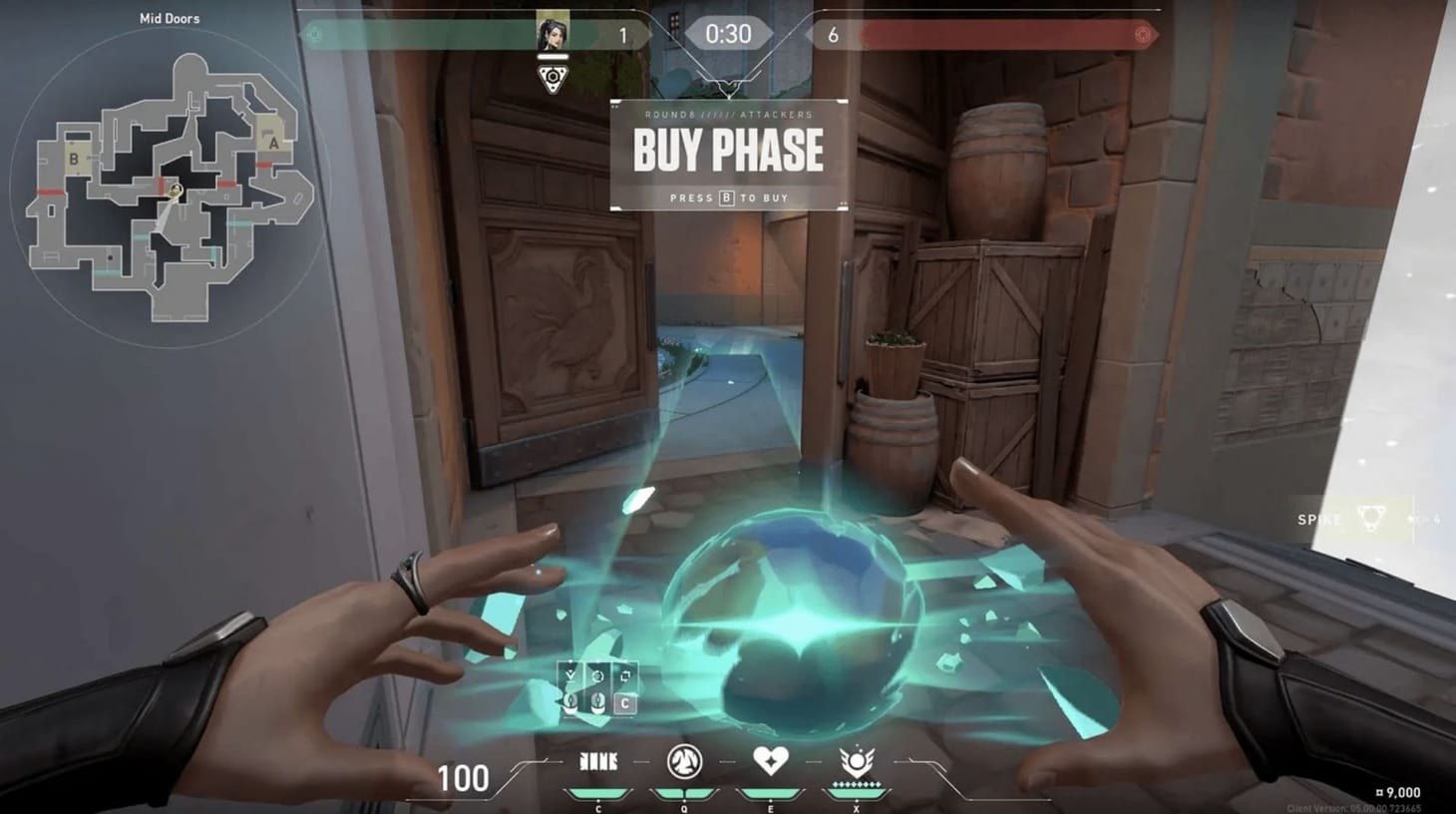Click the C keybind box on the ability card
Screen dimensions: 1456x814
[x=626, y=702]
